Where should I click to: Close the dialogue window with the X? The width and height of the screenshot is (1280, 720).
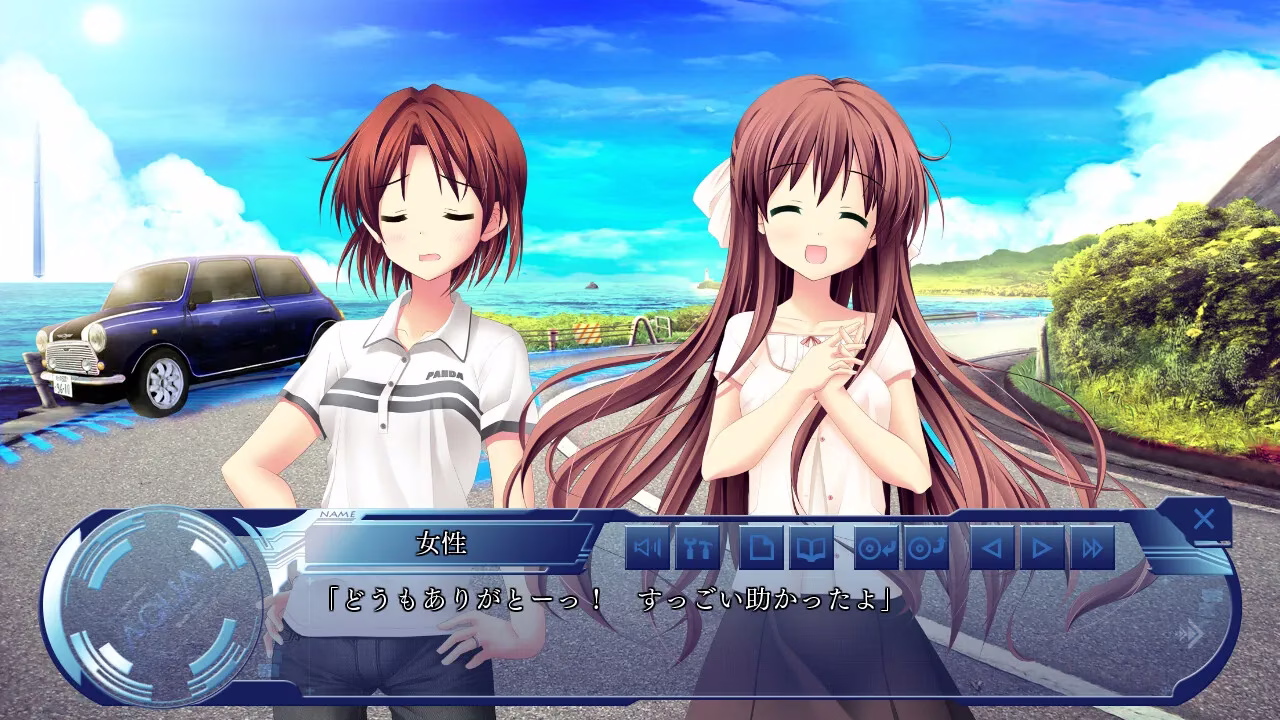point(1203,519)
